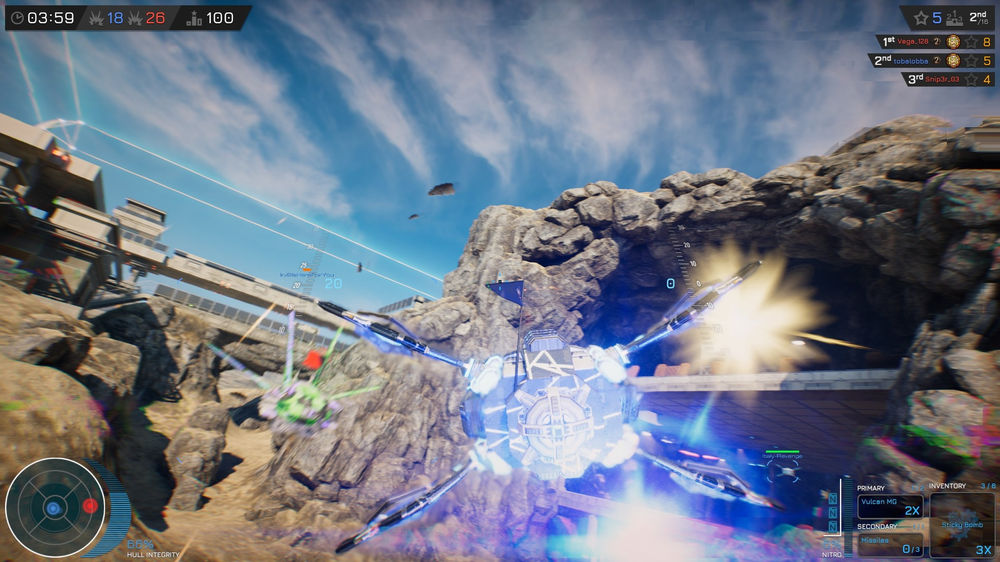
Task: Select Vega_128's 1st place leaderboard row
Action: pos(935,42)
